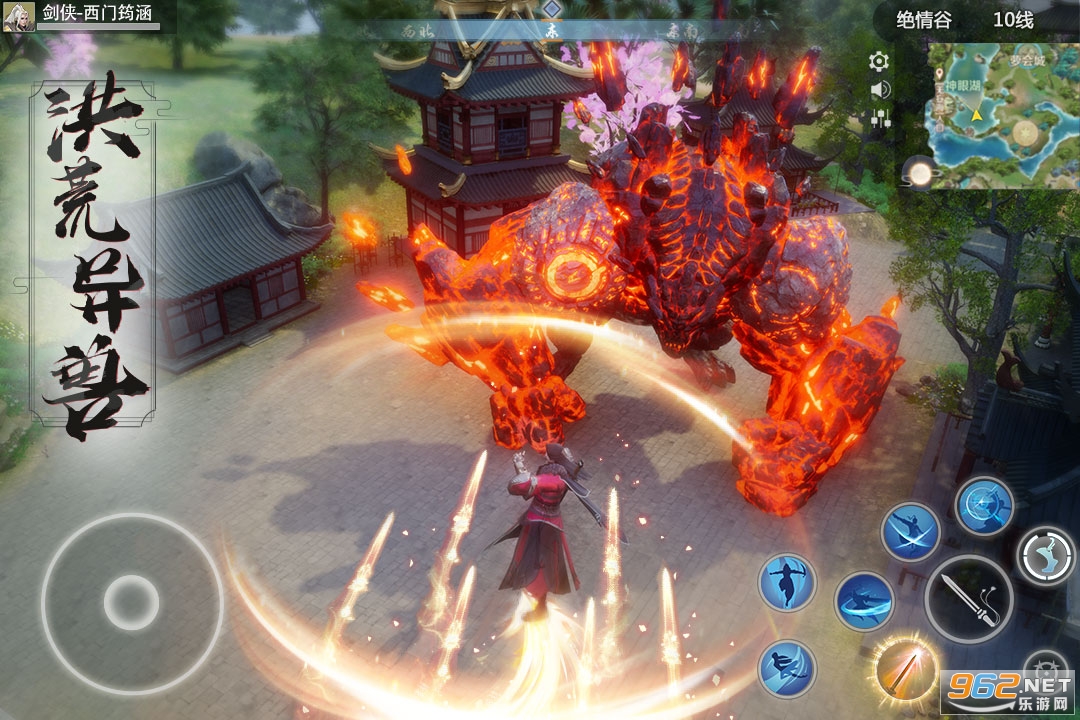Viewport: 1080px width, 720px height.
Task: Tap the virtual joystick center
Action: (x=131, y=602)
